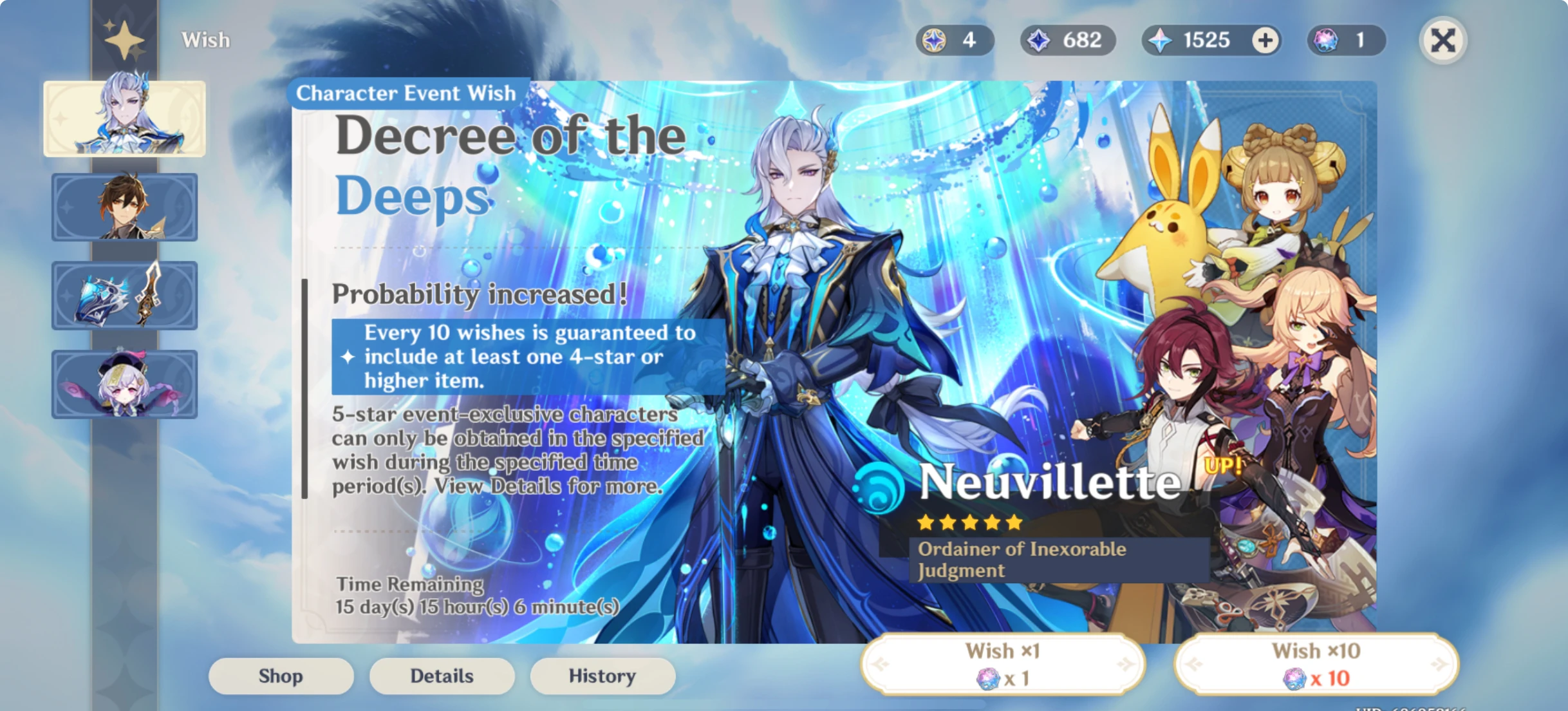Open the wish History

tap(602, 676)
